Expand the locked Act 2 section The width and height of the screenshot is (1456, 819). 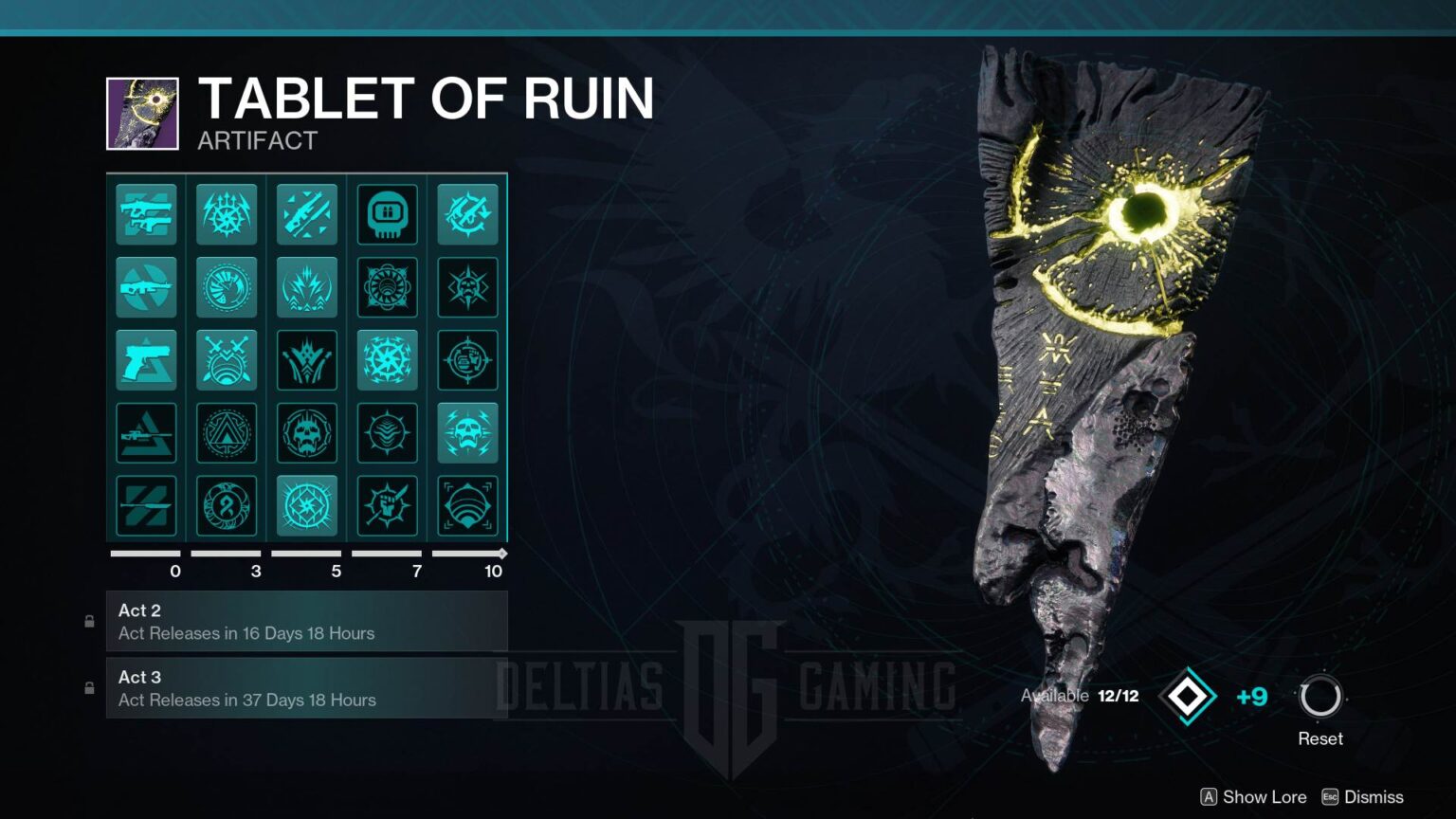coord(307,621)
